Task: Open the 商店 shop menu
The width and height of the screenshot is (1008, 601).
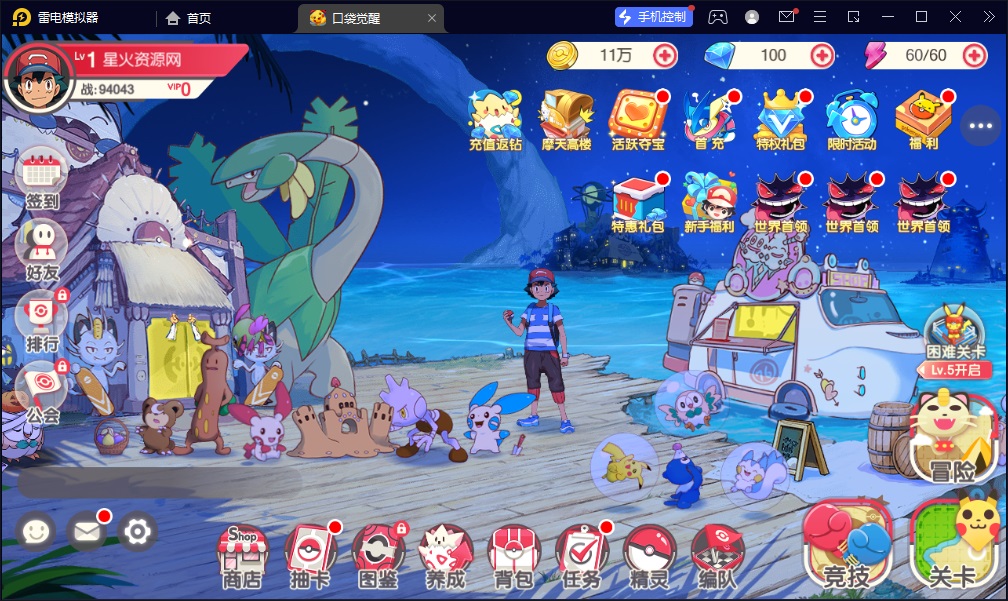Action: click(241, 554)
